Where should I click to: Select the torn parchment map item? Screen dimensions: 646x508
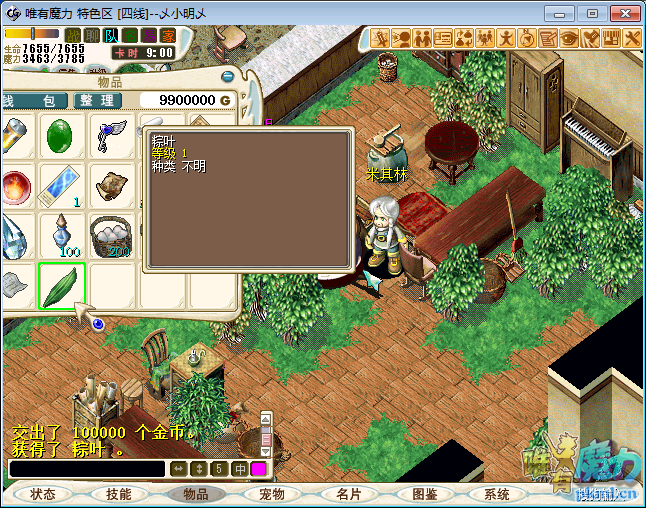point(110,186)
